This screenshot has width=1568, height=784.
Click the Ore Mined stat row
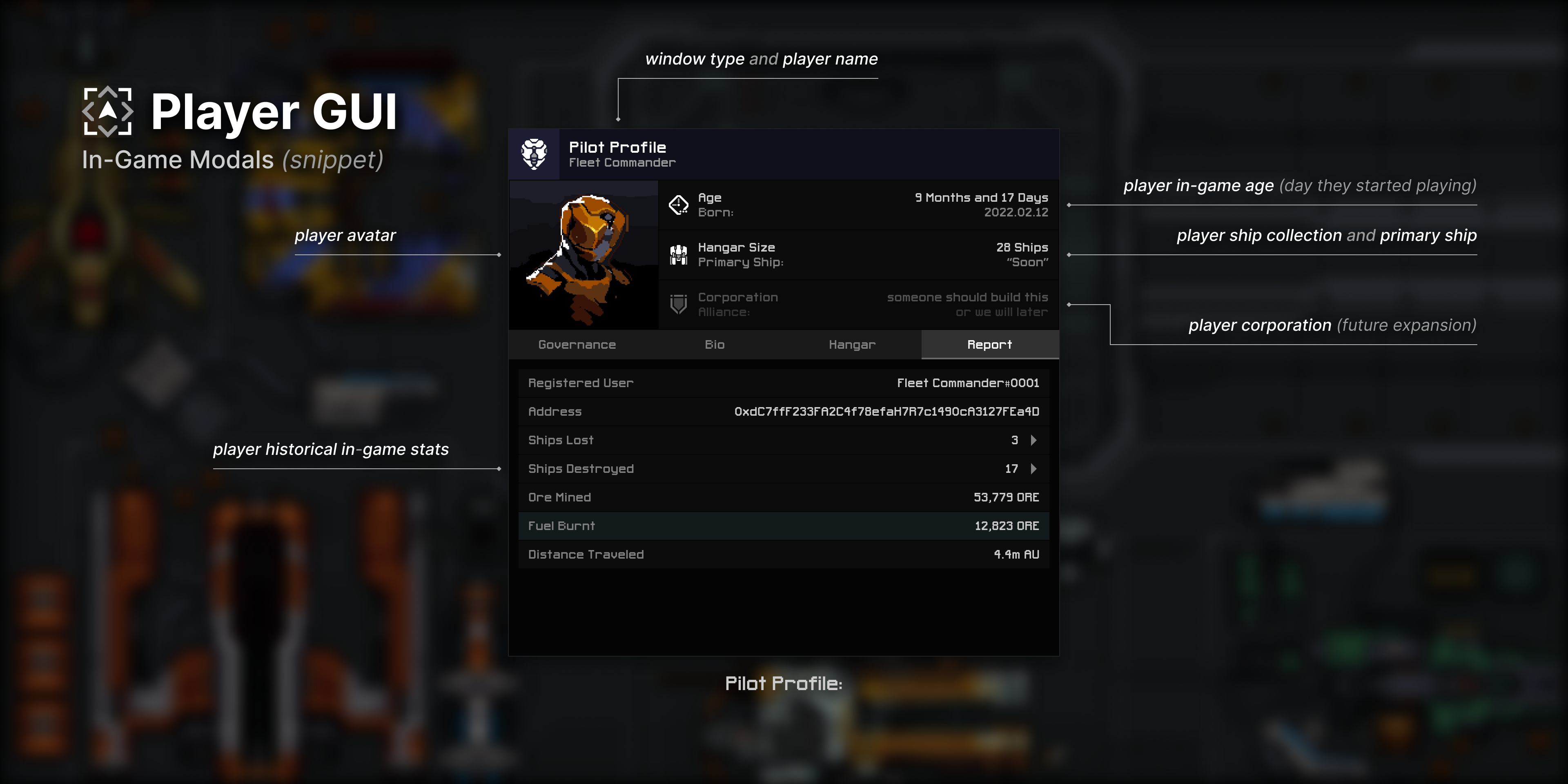[x=782, y=497]
